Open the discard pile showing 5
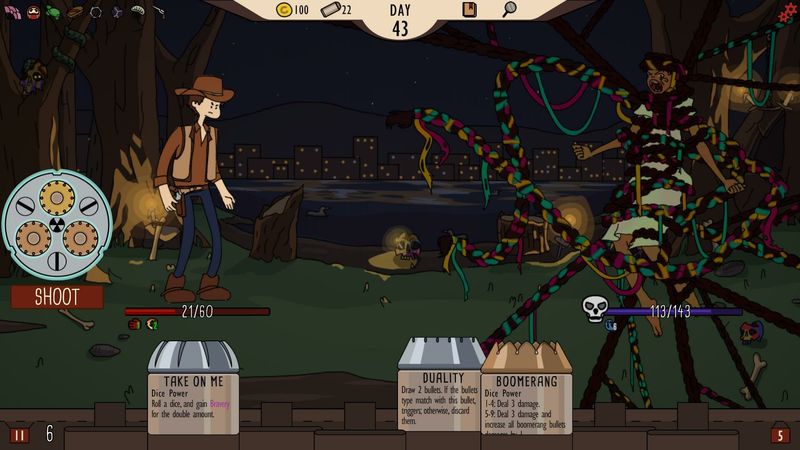The width and height of the screenshot is (800, 450). (x=780, y=435)
